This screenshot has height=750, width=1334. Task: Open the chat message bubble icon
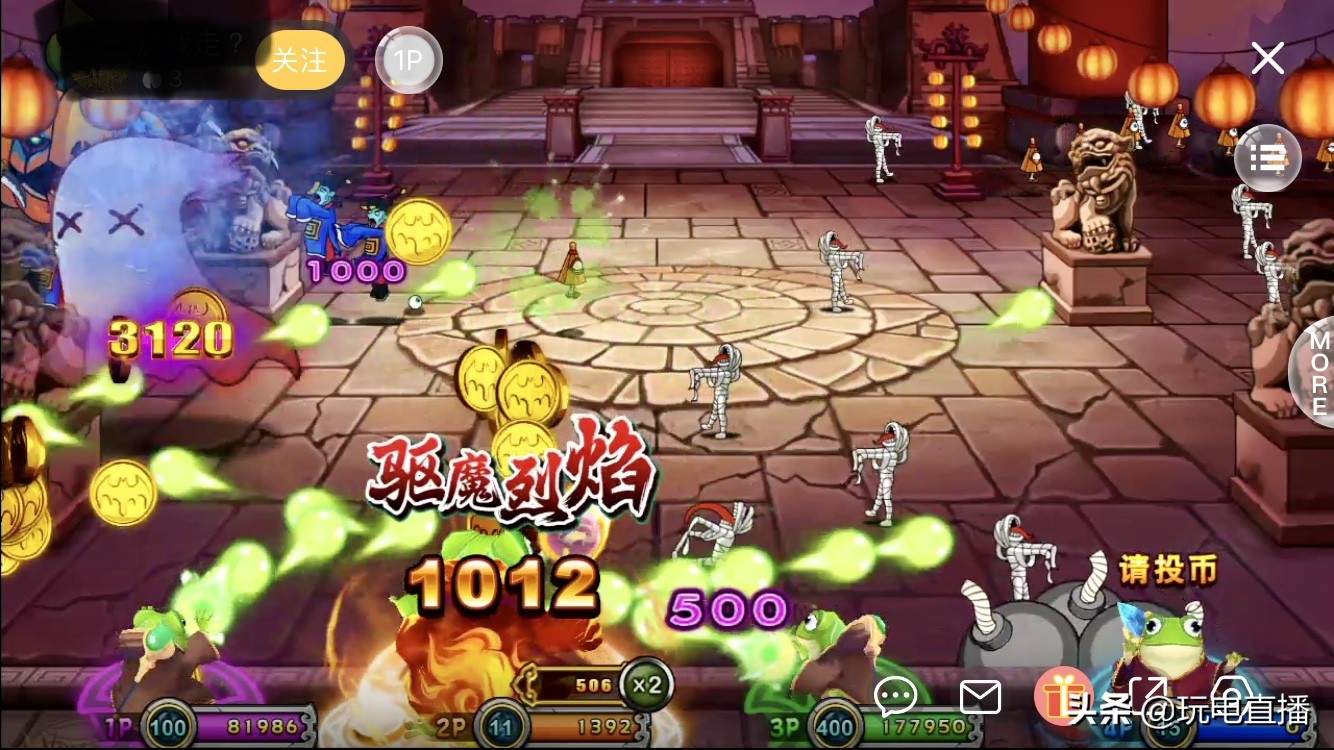[895, 696]
